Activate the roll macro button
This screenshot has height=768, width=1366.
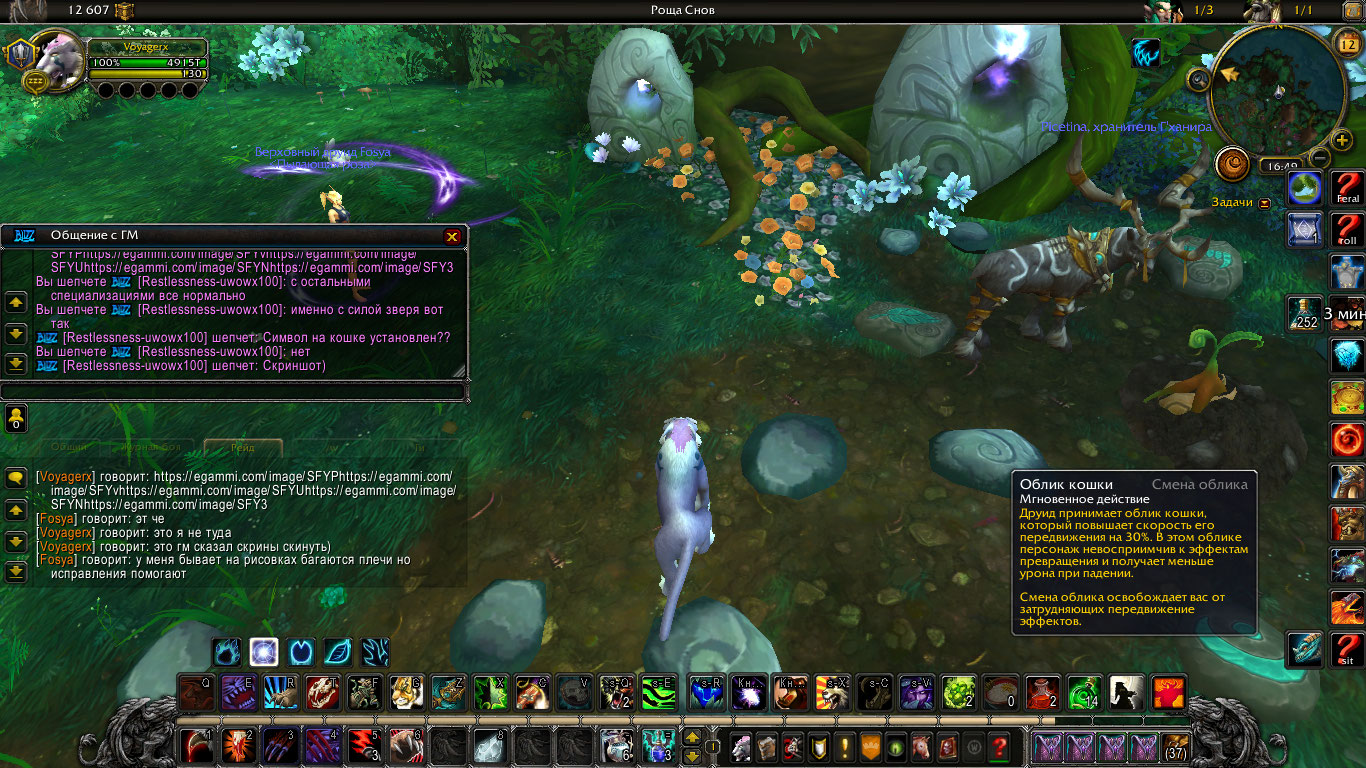click(1347, 229)
